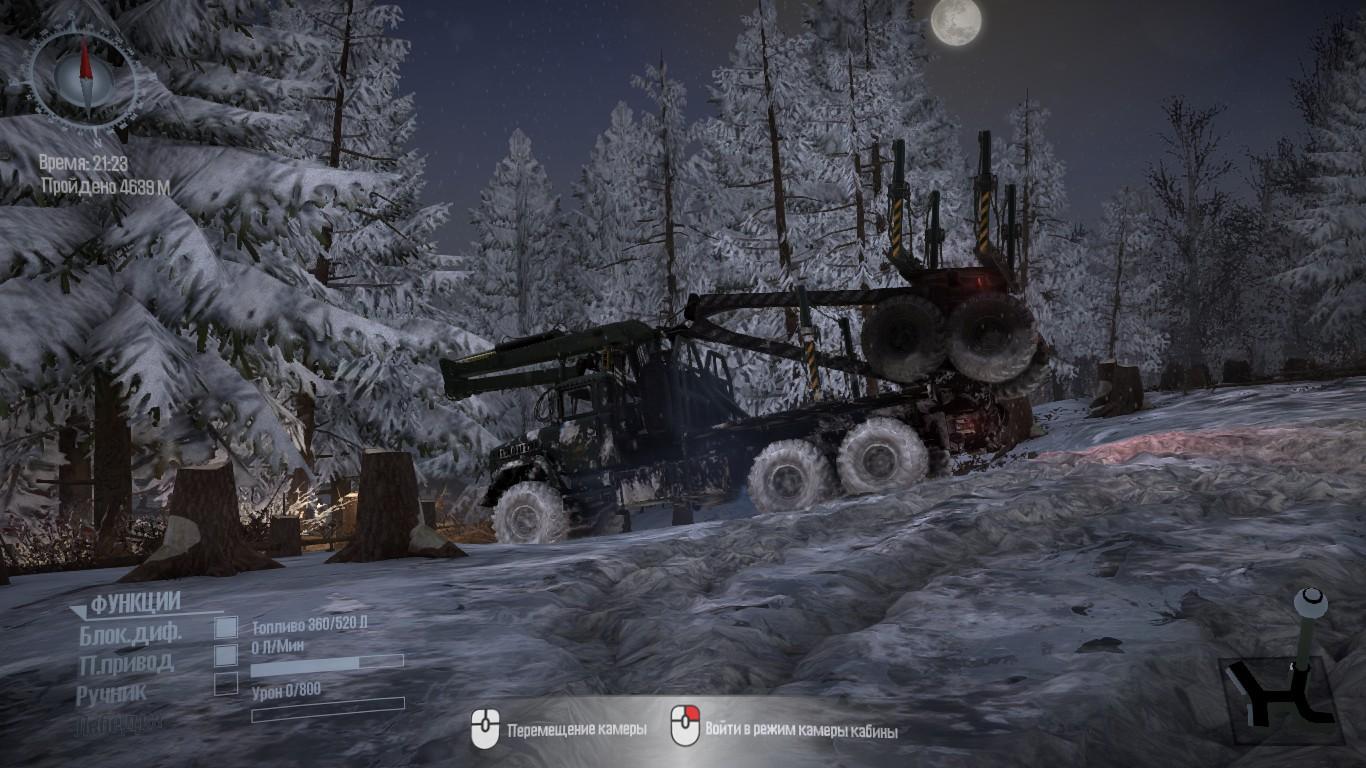Click the gear shifter knob
Screen dimensions: 1366x768
[x=1311, y=602]
